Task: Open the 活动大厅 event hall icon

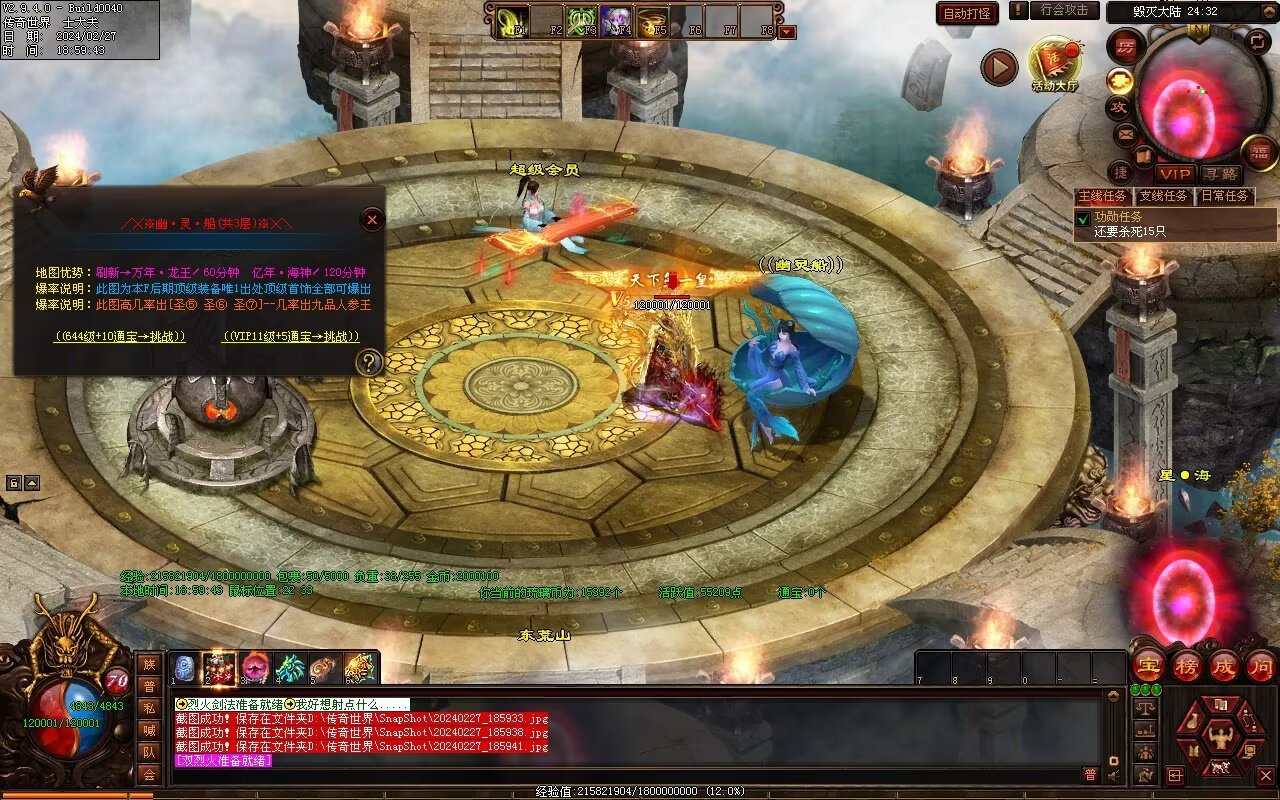Action: 1054,62
